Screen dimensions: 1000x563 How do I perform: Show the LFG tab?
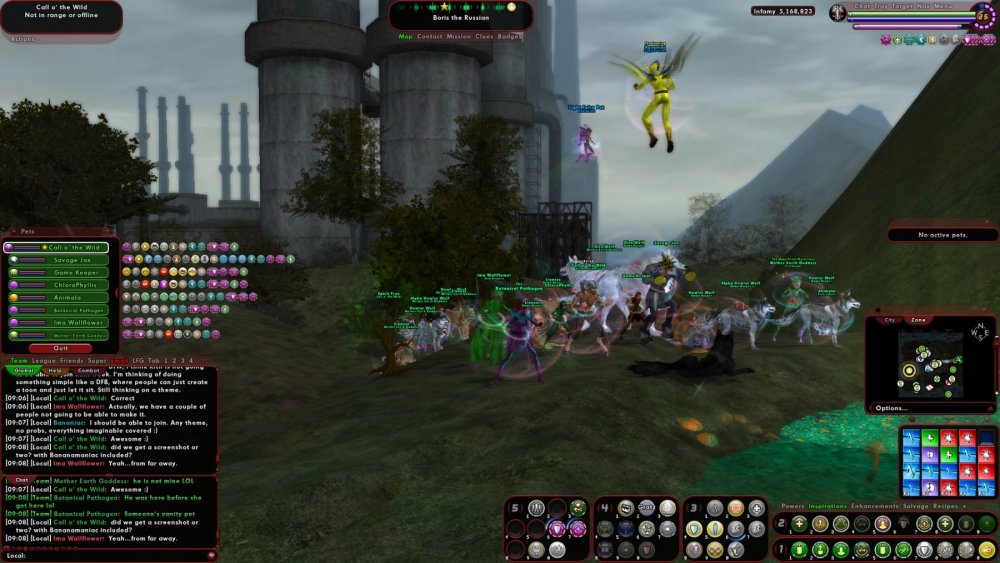pos(140,360)
